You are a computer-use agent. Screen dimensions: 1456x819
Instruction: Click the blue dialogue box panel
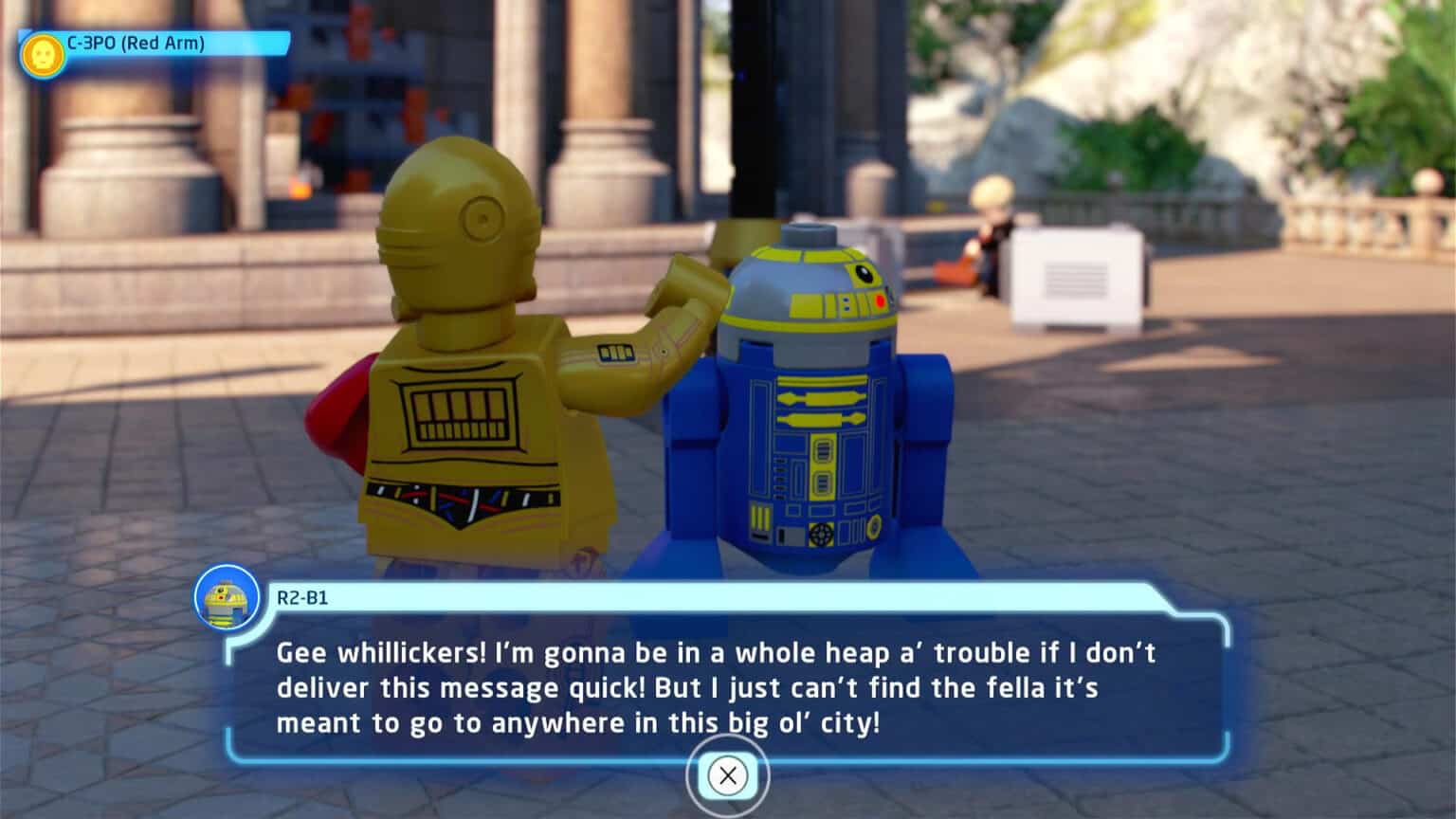click(720, 687)
